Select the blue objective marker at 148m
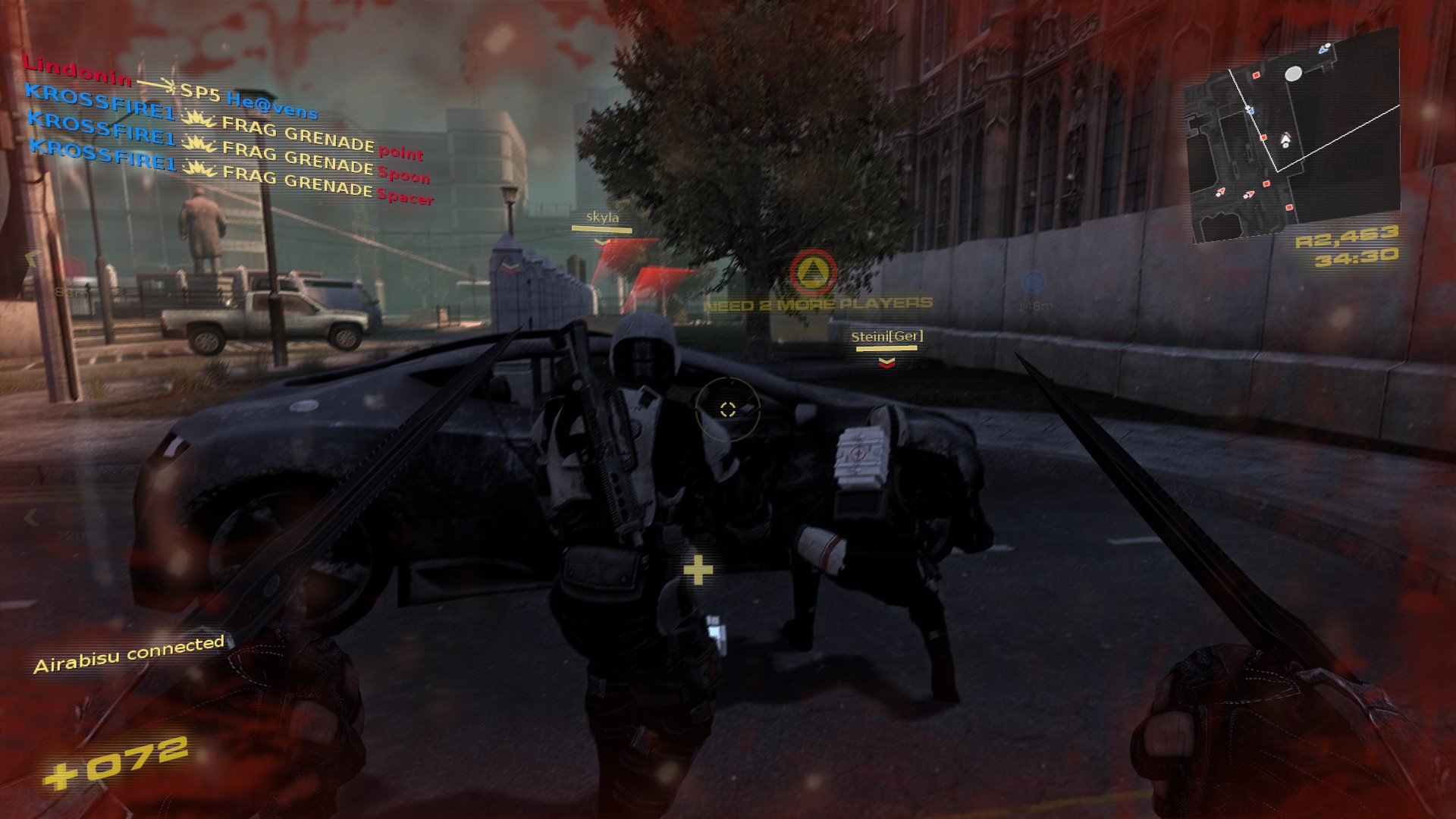The image size is (1456, 819). pyautogui.click(x=1032, y=282)
